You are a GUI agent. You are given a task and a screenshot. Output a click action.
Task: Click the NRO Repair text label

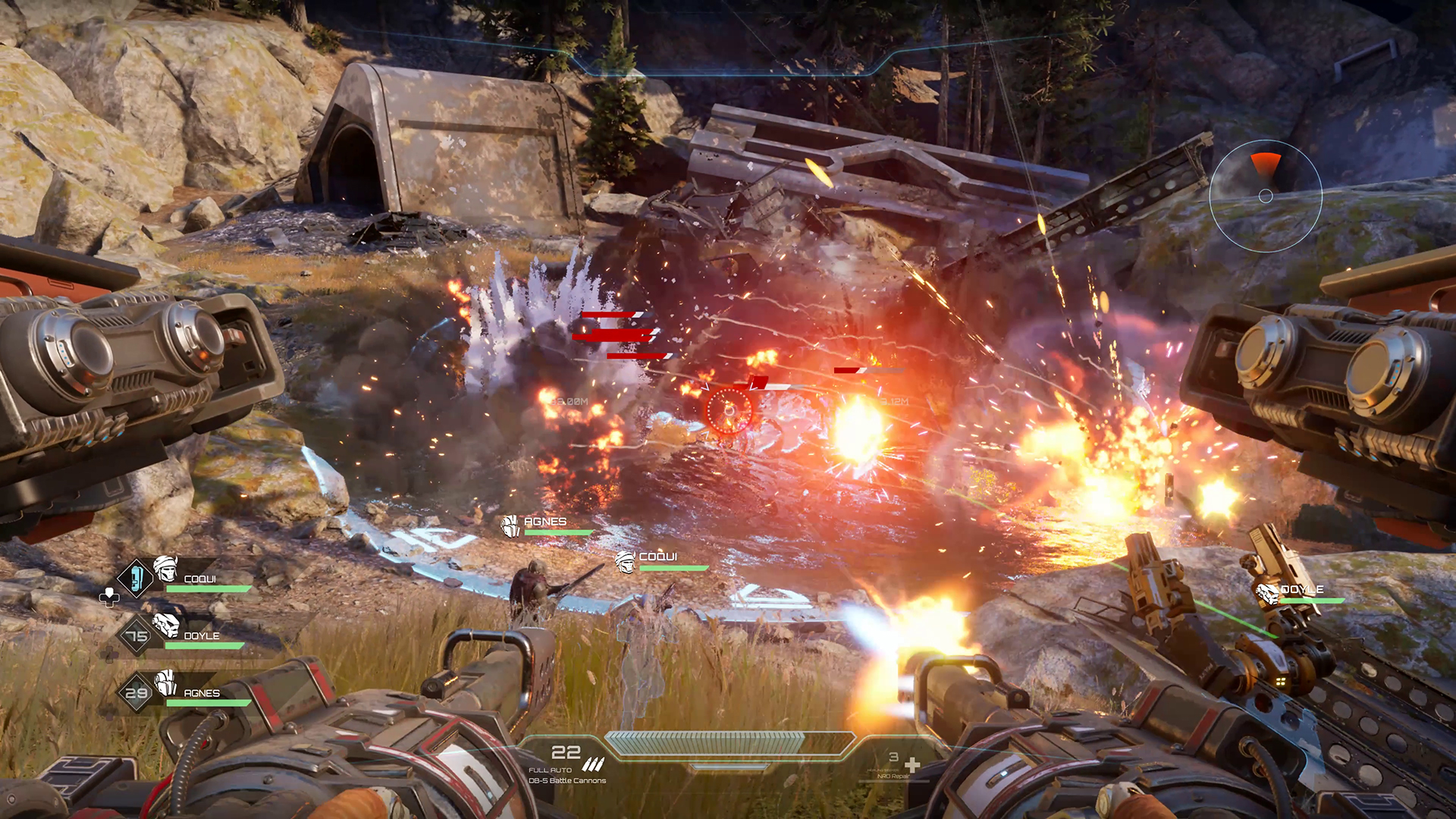[x=893, y=775]
